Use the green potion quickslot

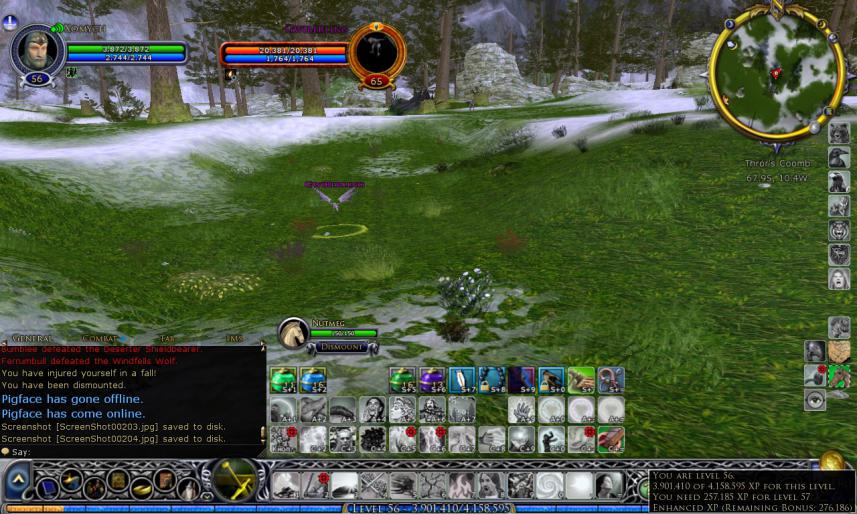[283, 380]
